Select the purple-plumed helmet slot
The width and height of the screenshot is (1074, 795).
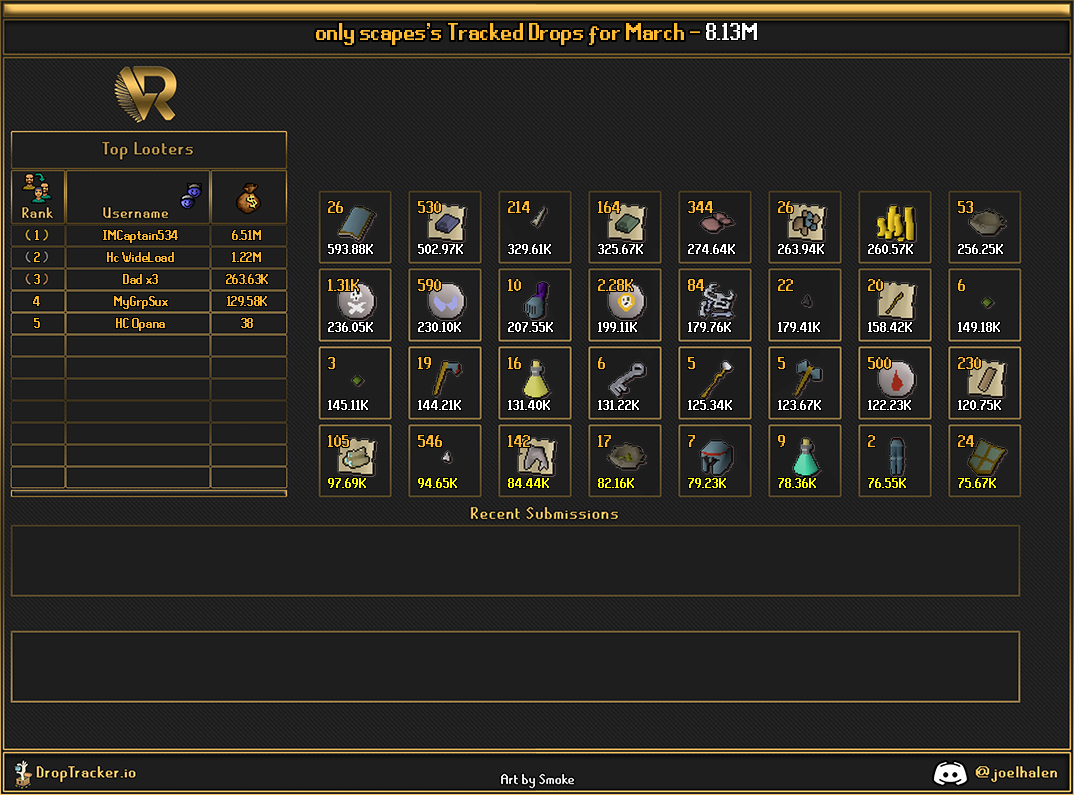(534, 305)
